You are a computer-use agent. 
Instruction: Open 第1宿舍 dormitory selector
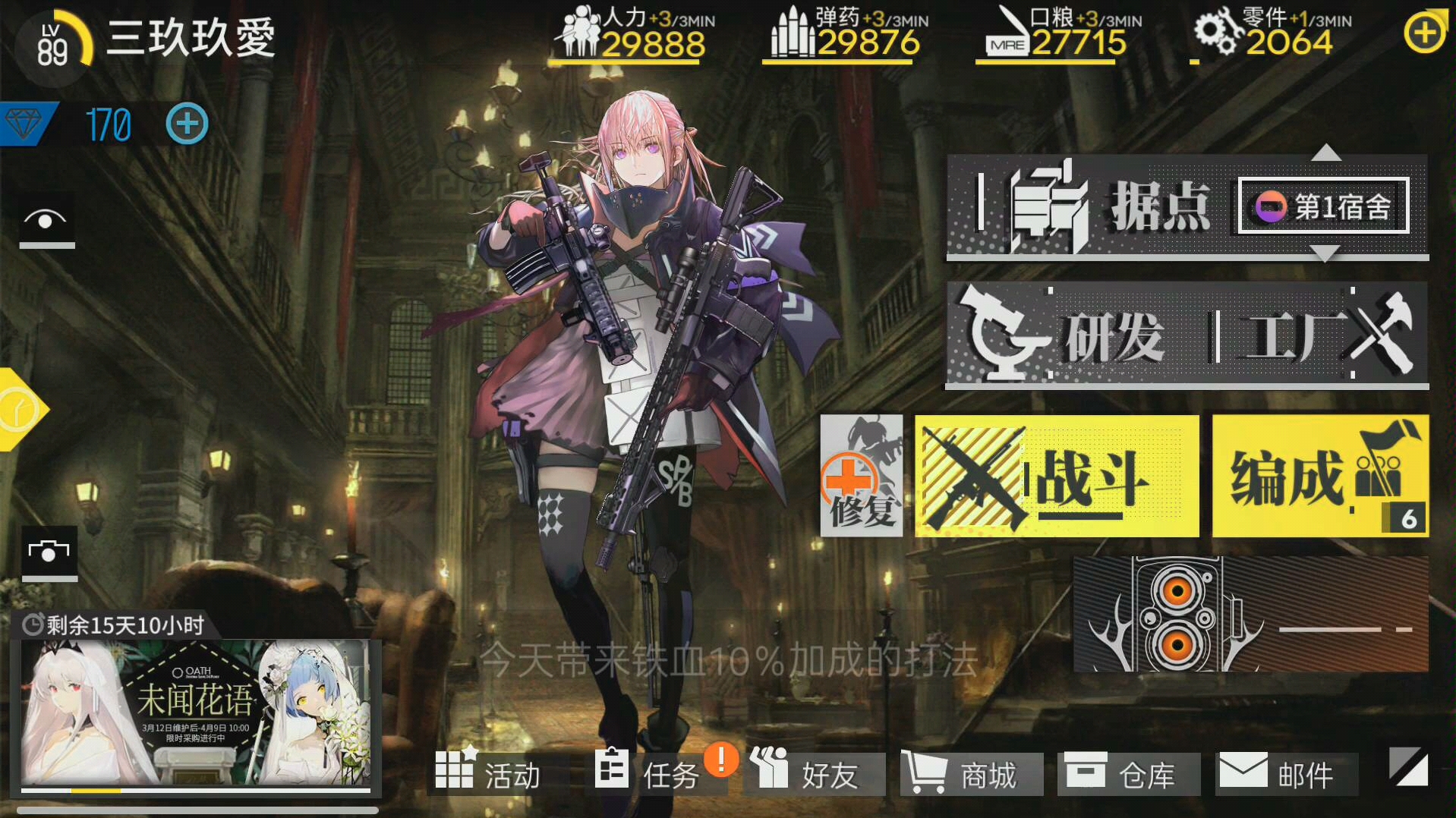(x=1321, y=206)
